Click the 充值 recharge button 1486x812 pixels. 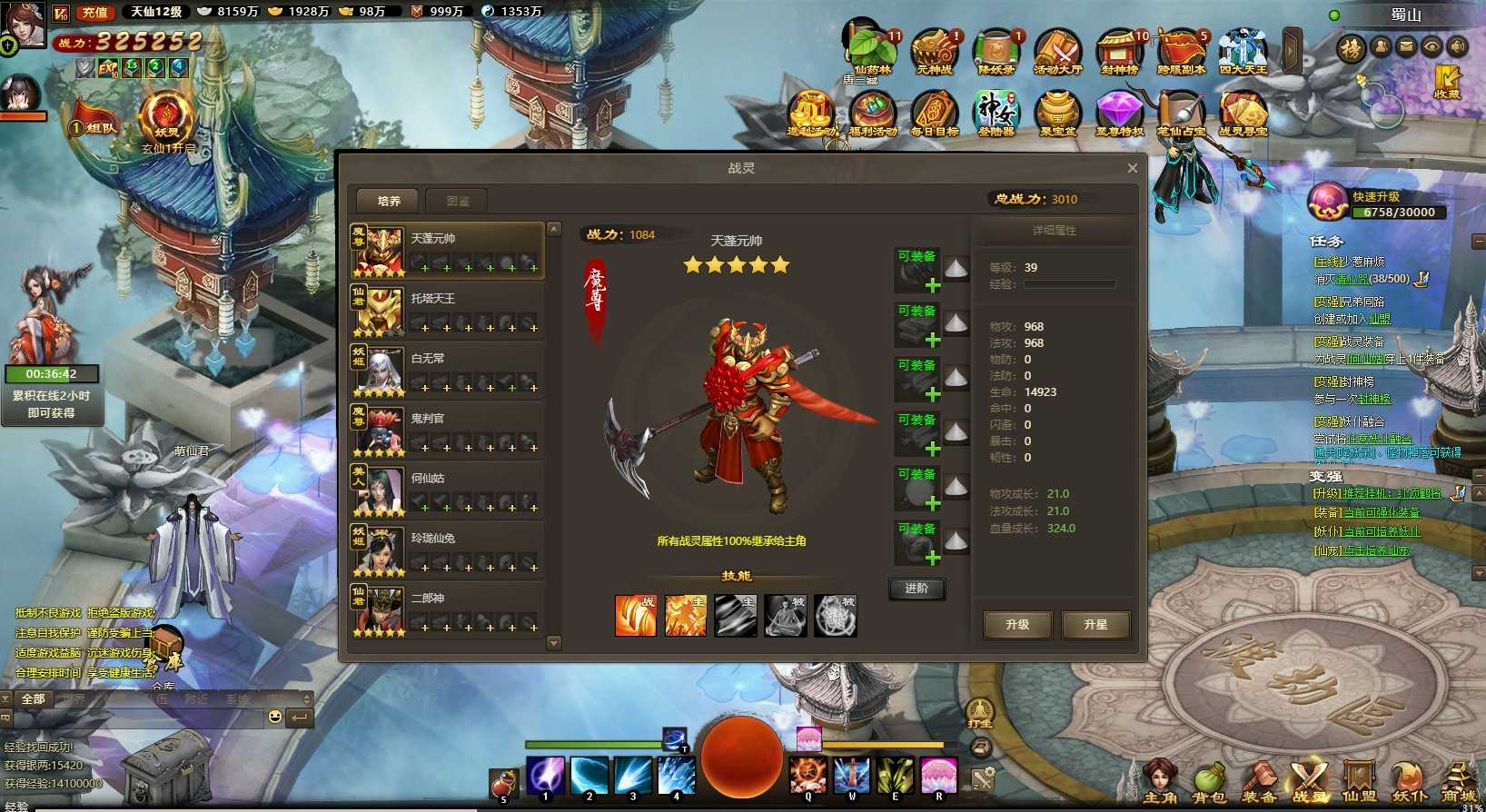(x=94, y=12)
